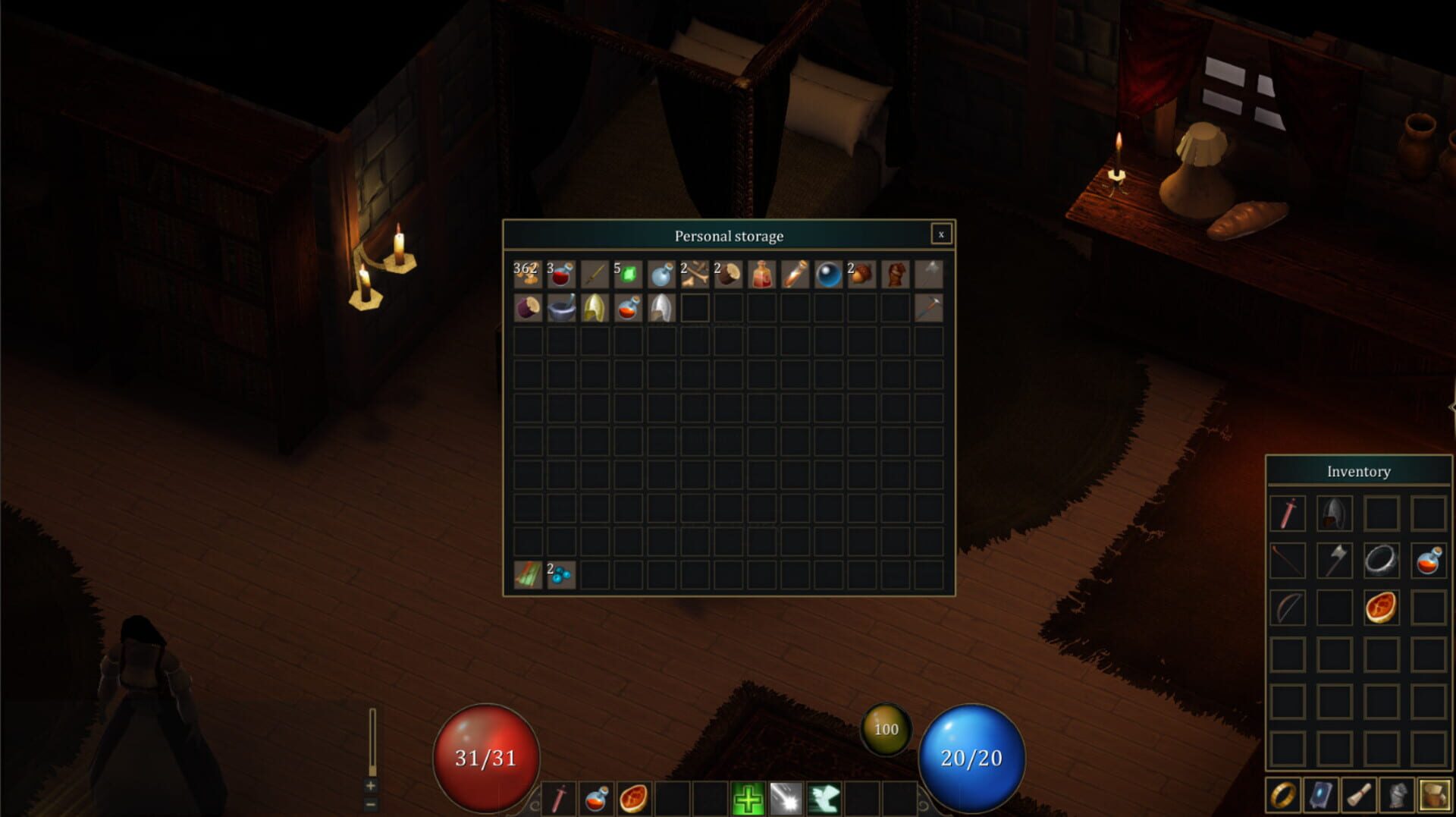Activate the winged dash ability
This screenshot has height=817, width=1456.
coord(824,799)
